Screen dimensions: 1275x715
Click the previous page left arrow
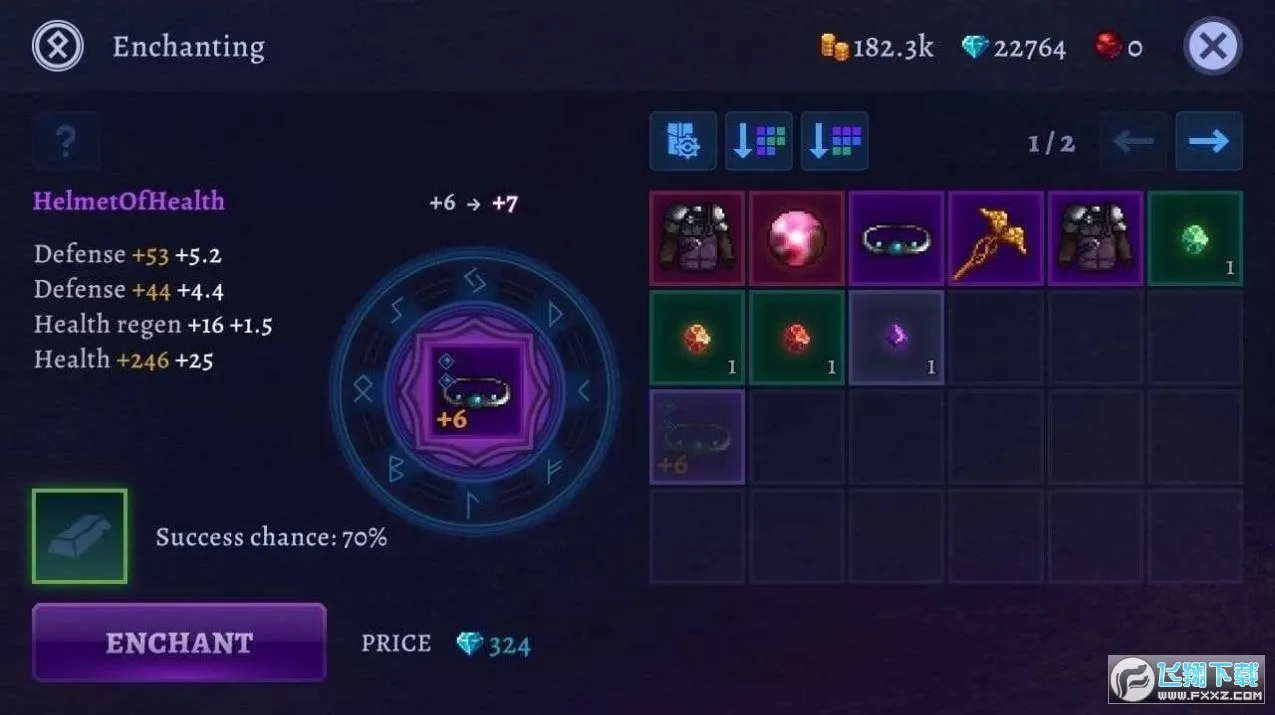(x=1133, y=141)
